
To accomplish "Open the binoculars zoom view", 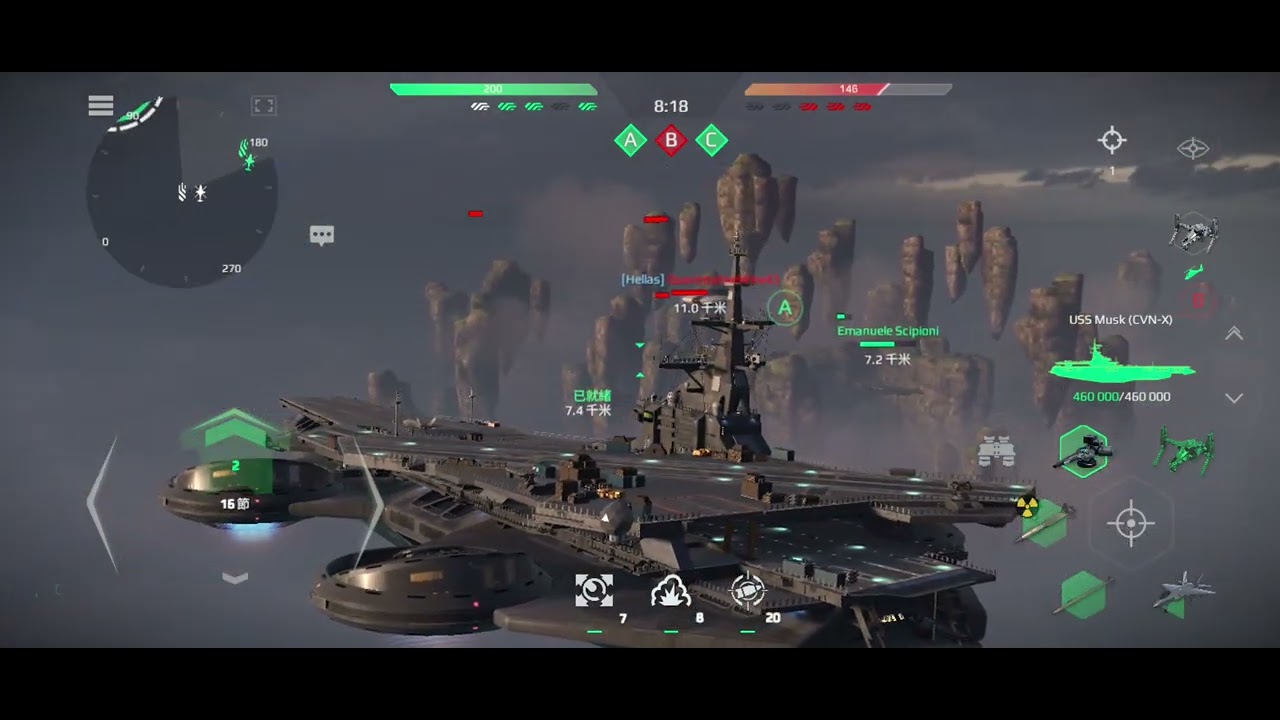I will click(996, 452).
